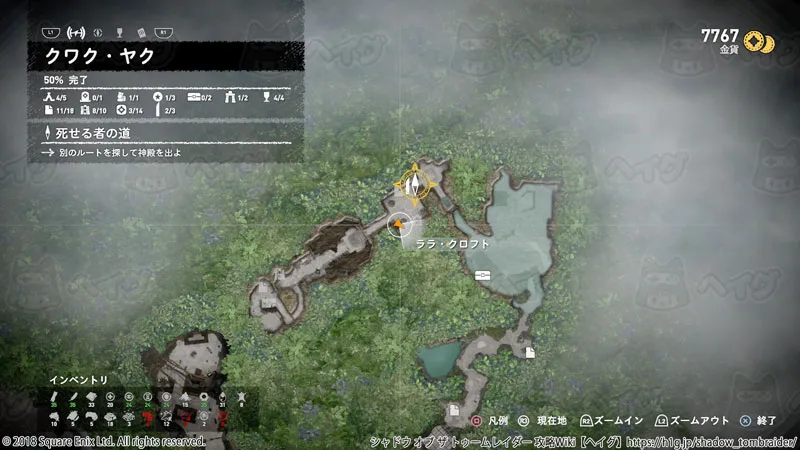Screen dimensions: 800x450
Task: Click the 凡例 legend option
Action: (492, 422)
